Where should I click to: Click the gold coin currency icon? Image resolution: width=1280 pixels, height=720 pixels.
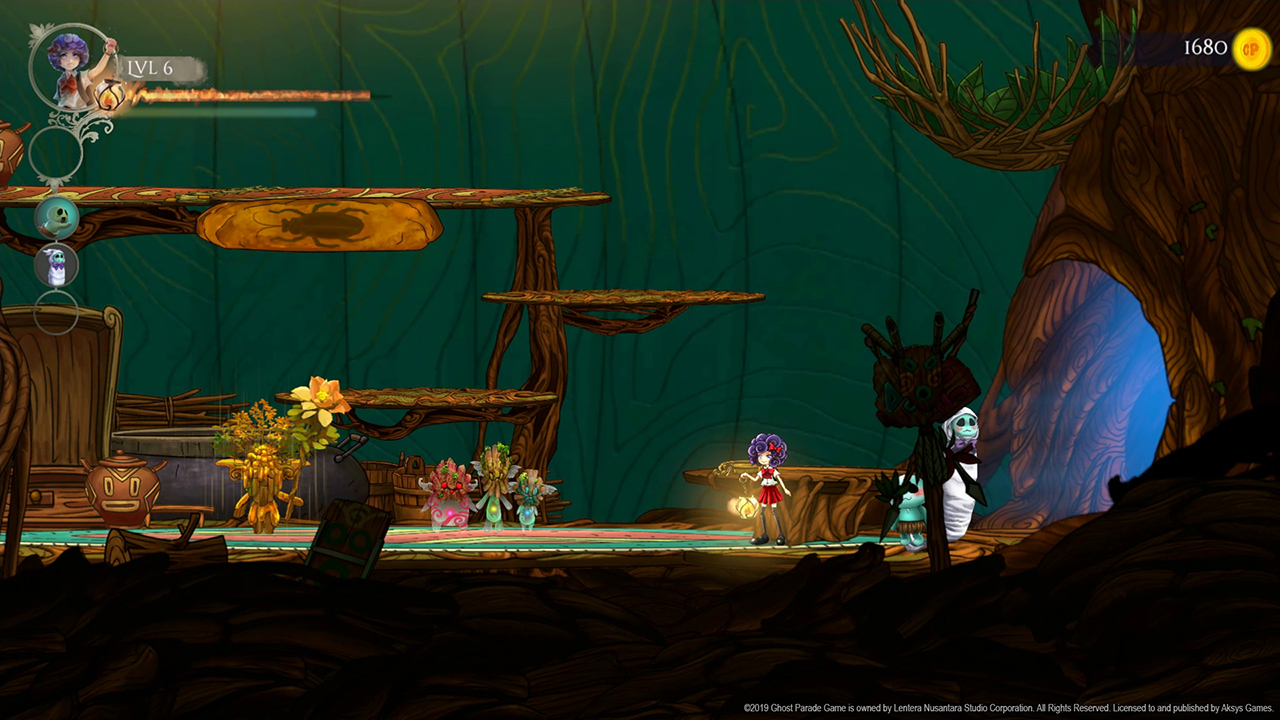(x=1251, y=48)
